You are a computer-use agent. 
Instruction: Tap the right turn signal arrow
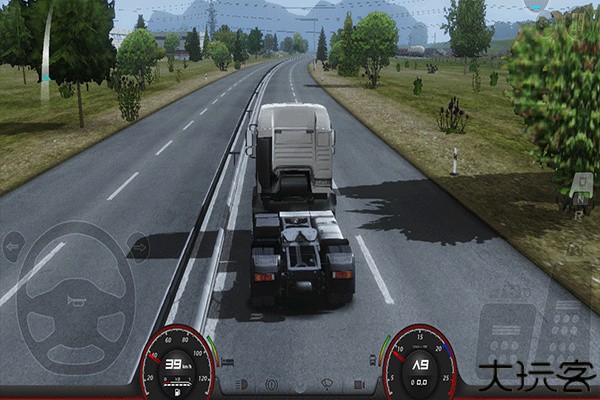pyautogui.click(x=138, y=246)
